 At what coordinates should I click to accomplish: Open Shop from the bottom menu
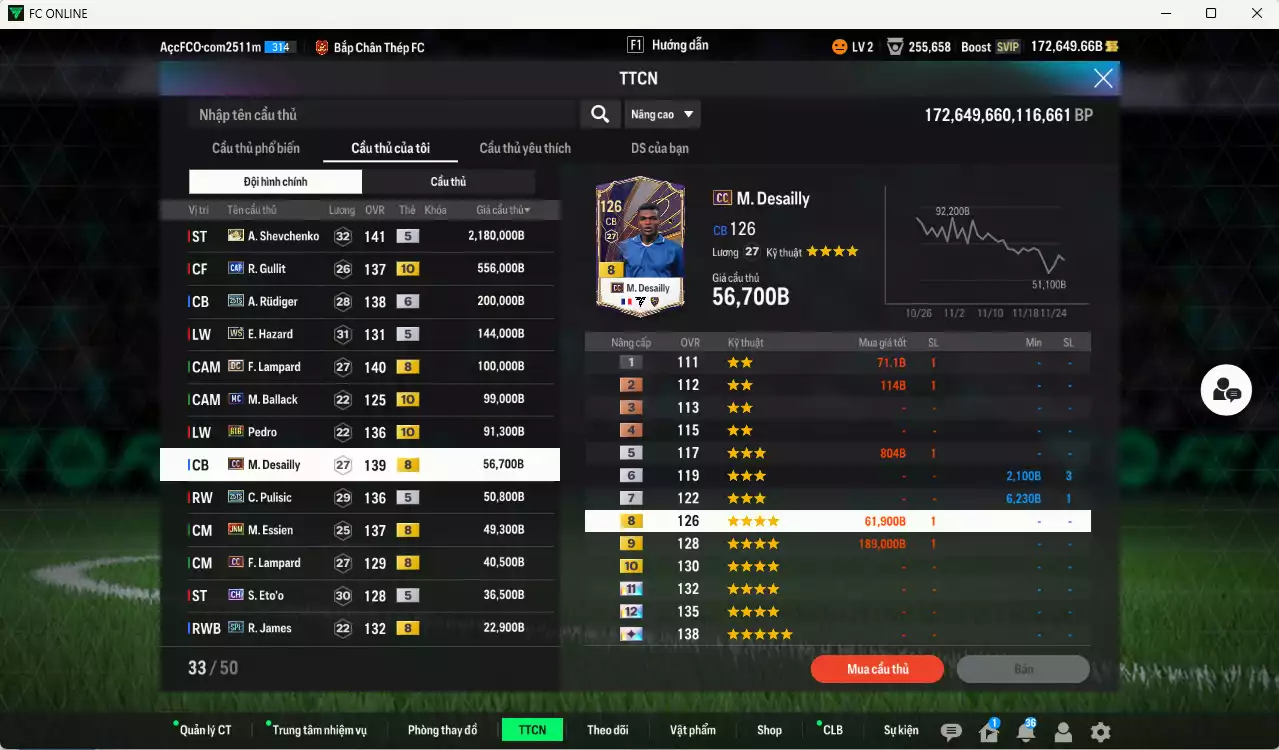[769, 730]
